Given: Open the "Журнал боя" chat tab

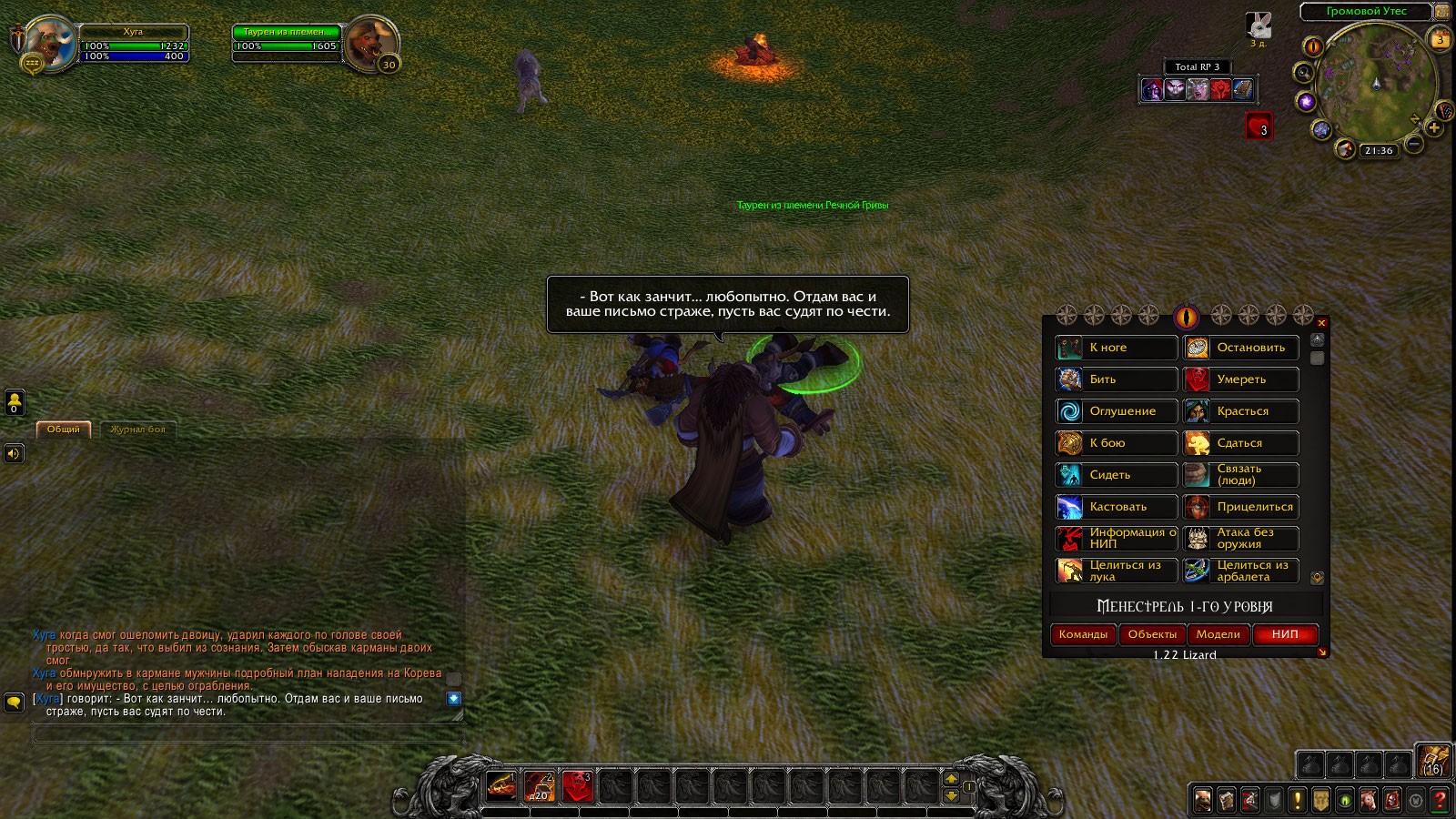Looking at the screenshot, I should [x=137, y=430].
